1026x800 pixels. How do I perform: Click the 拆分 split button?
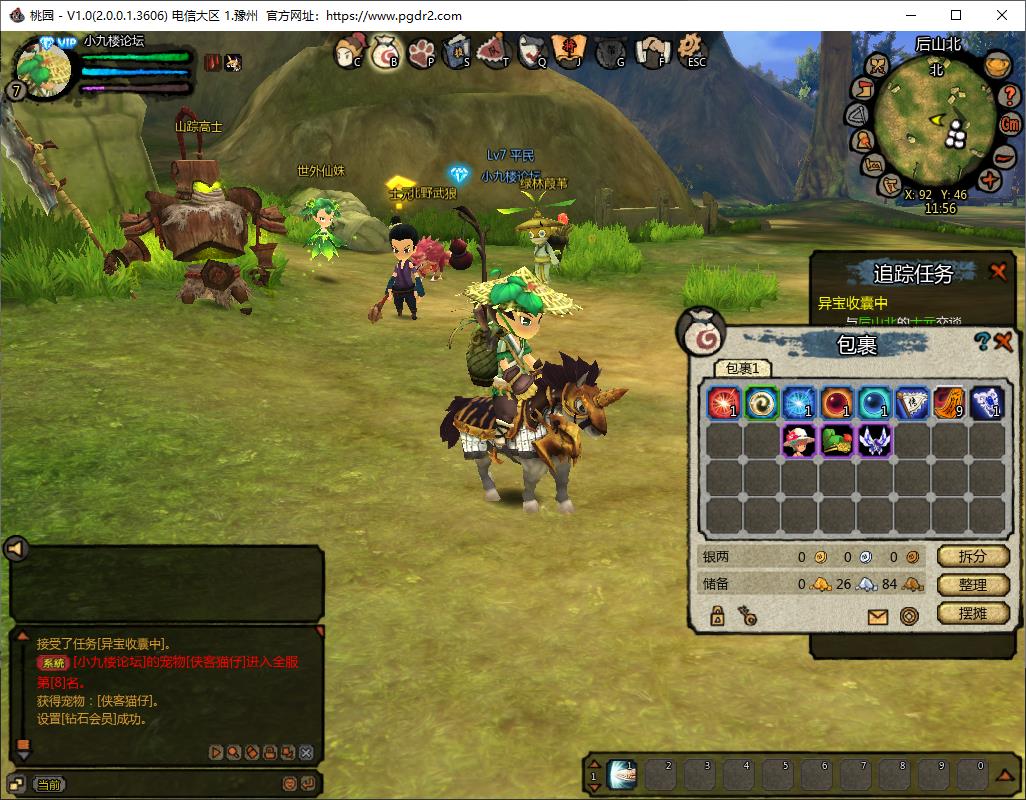(973, 556)
